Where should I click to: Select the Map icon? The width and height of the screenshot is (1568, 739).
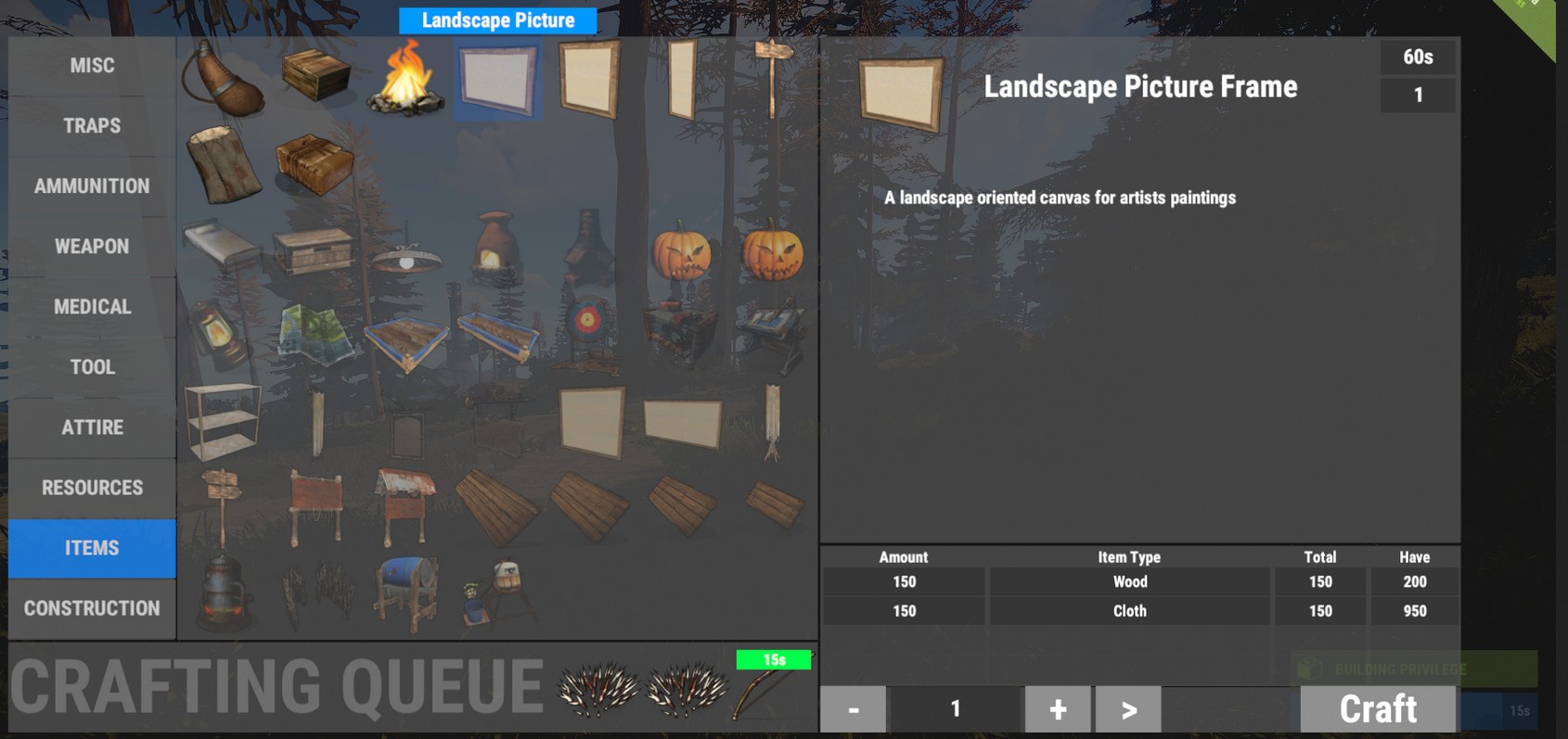click(x=315, y=334)
